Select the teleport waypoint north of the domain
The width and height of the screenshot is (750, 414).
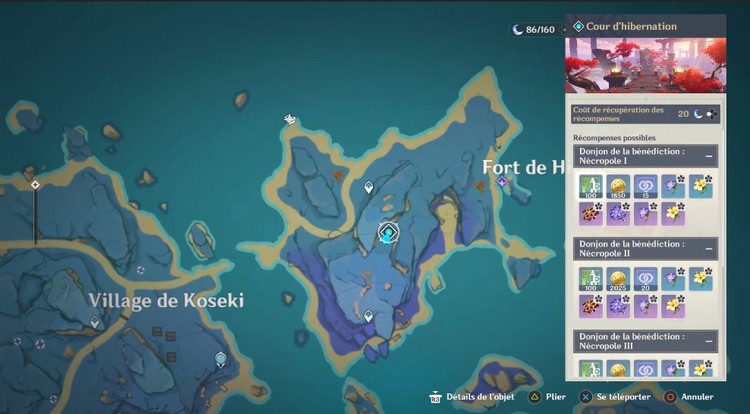point(369,187)
